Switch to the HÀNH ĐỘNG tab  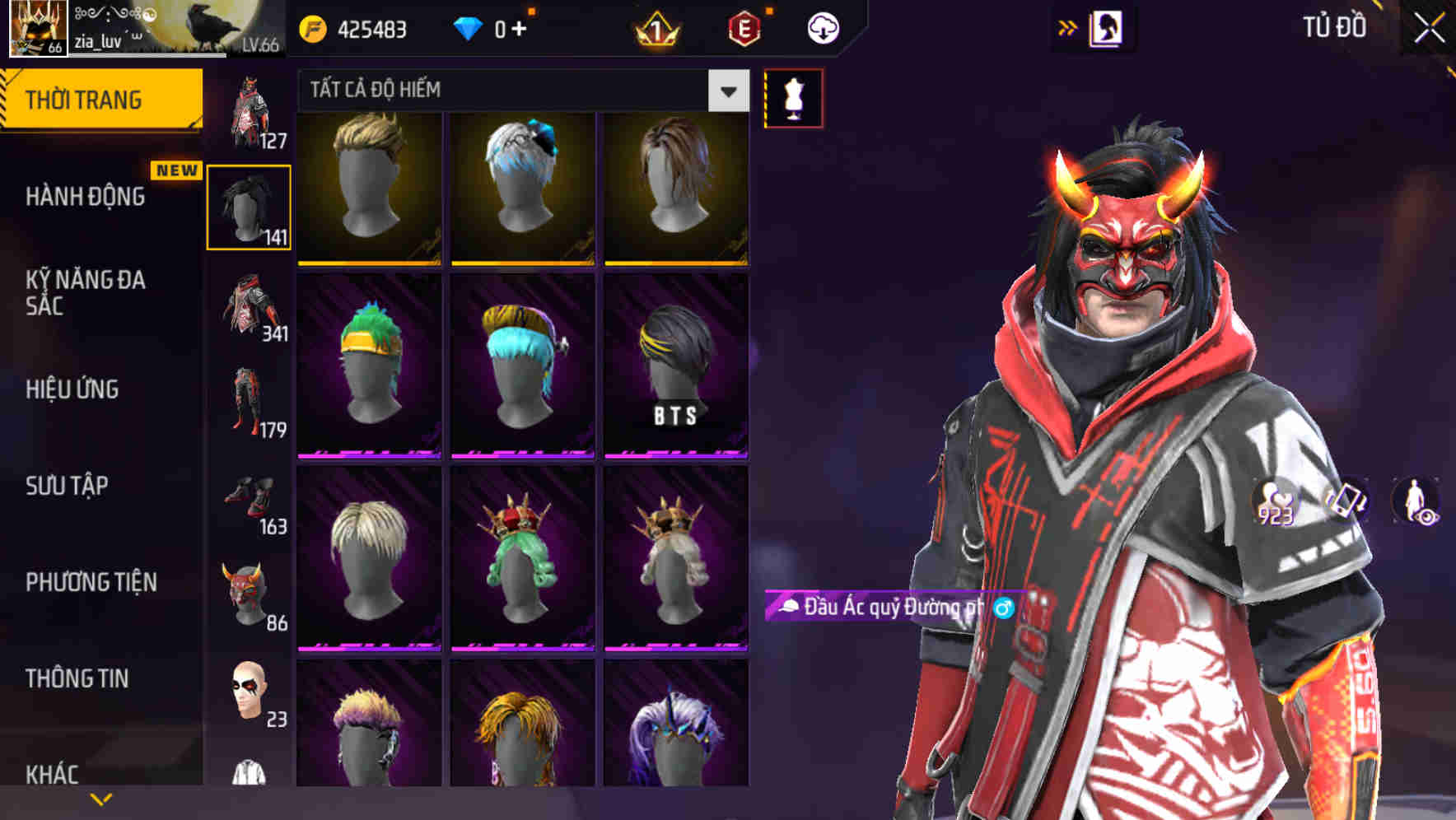(85, 196)
